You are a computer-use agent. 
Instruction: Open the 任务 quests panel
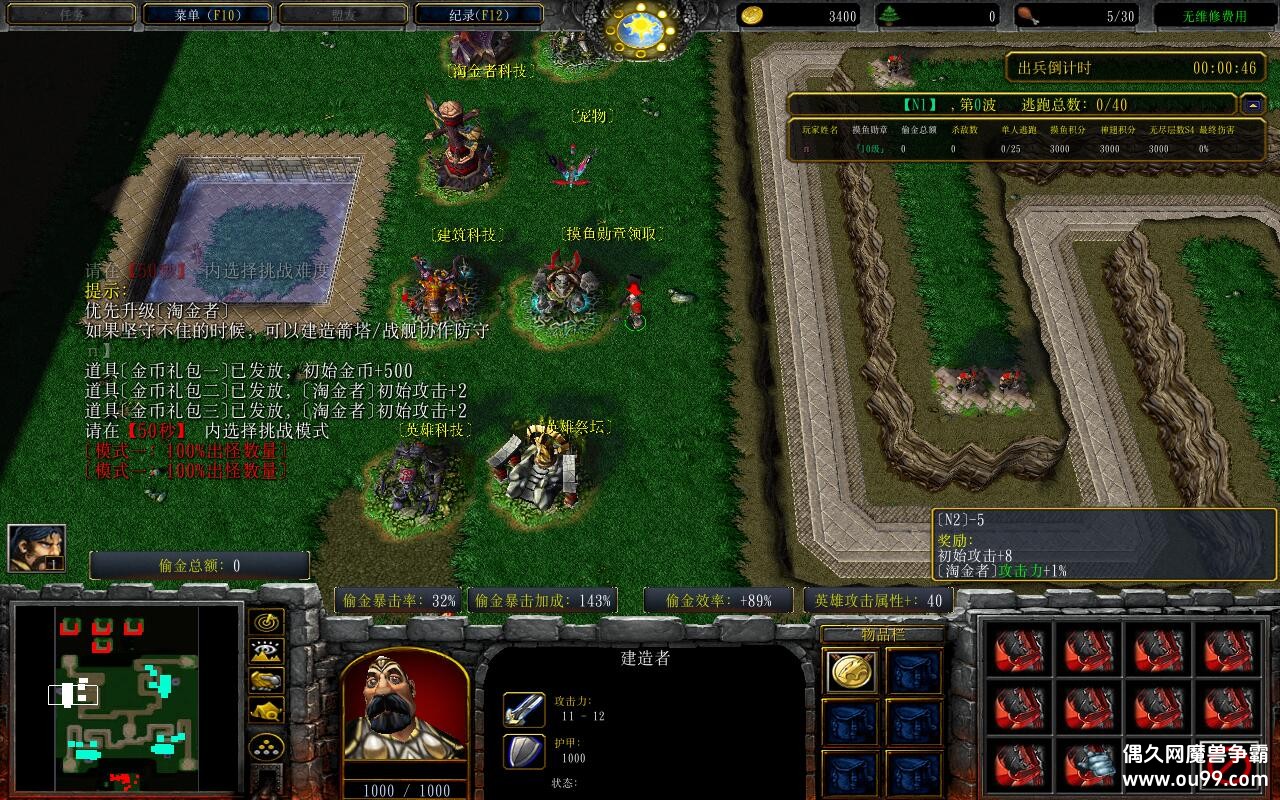[x=71, y=15]
